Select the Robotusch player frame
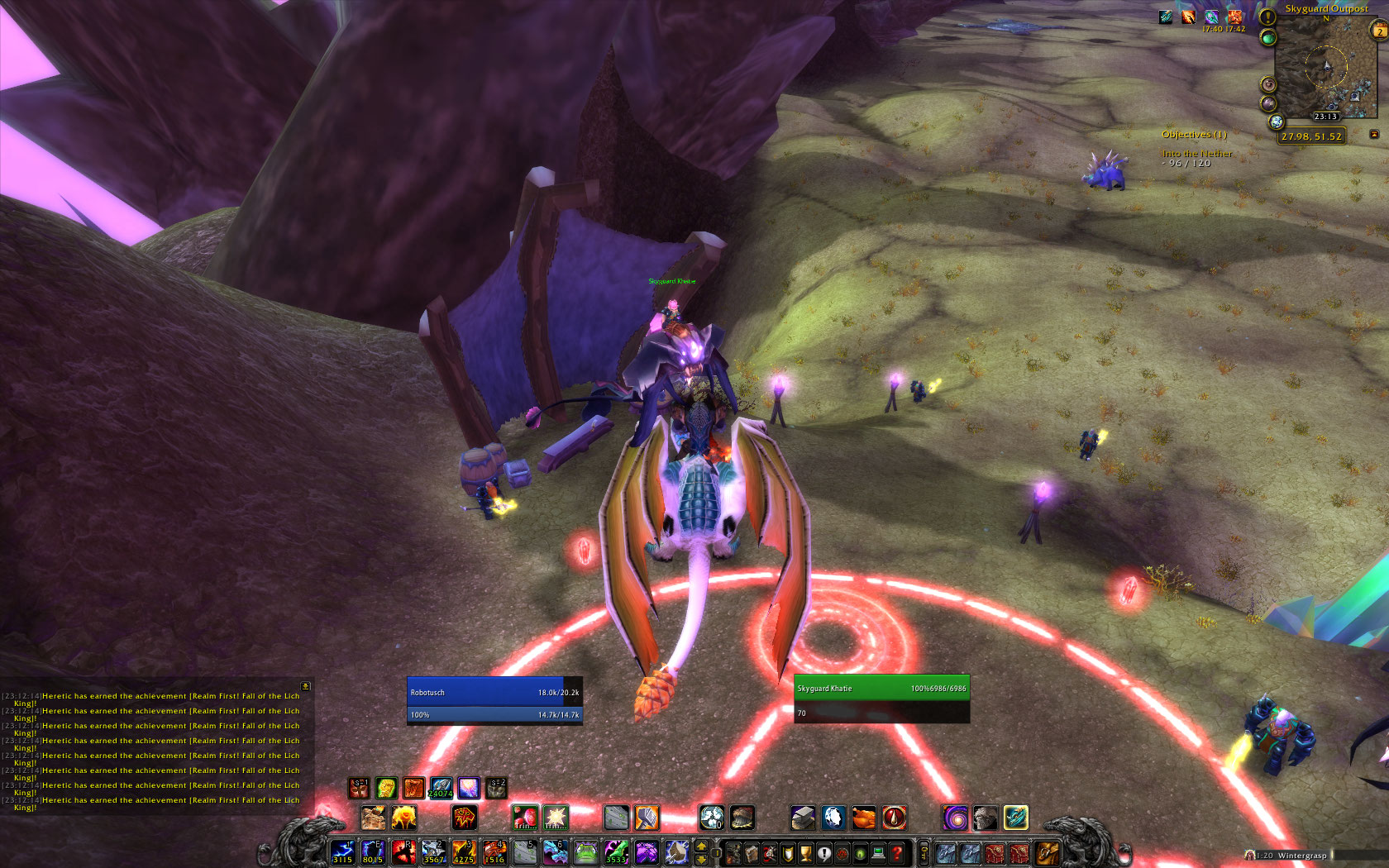Screen dimensions: 1389x868 coord(494,693)
